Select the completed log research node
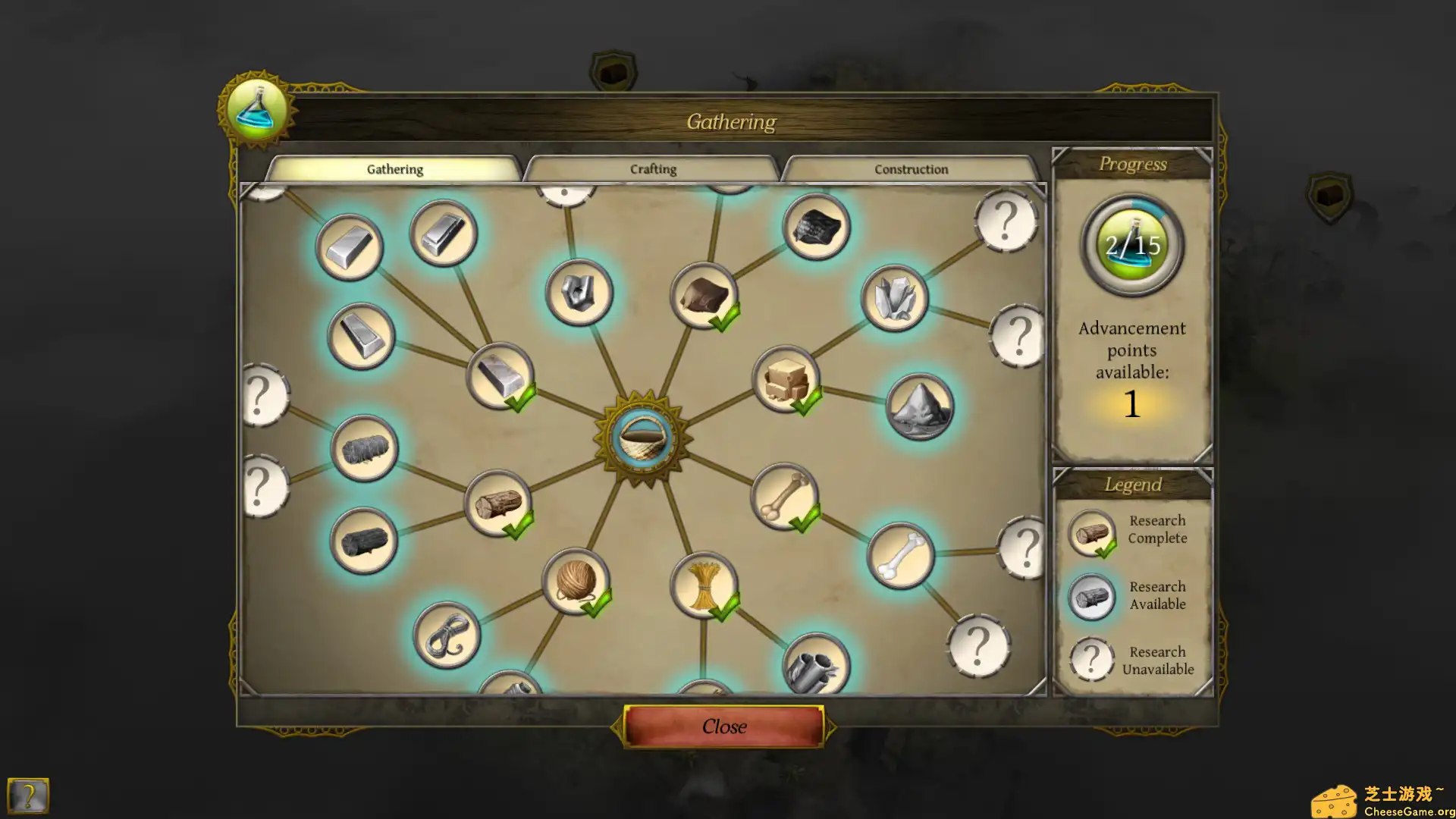This screenshot has width=1456, height=819. coord(497,504)
